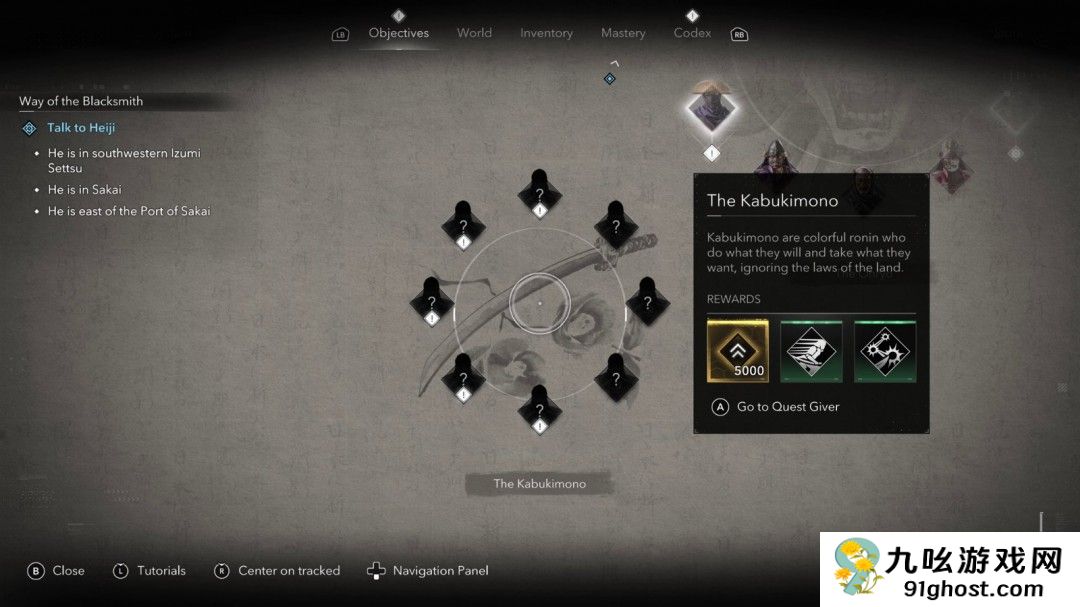Open the Mastery tab
The image size is (1080, 607).
tap(623, 33)
